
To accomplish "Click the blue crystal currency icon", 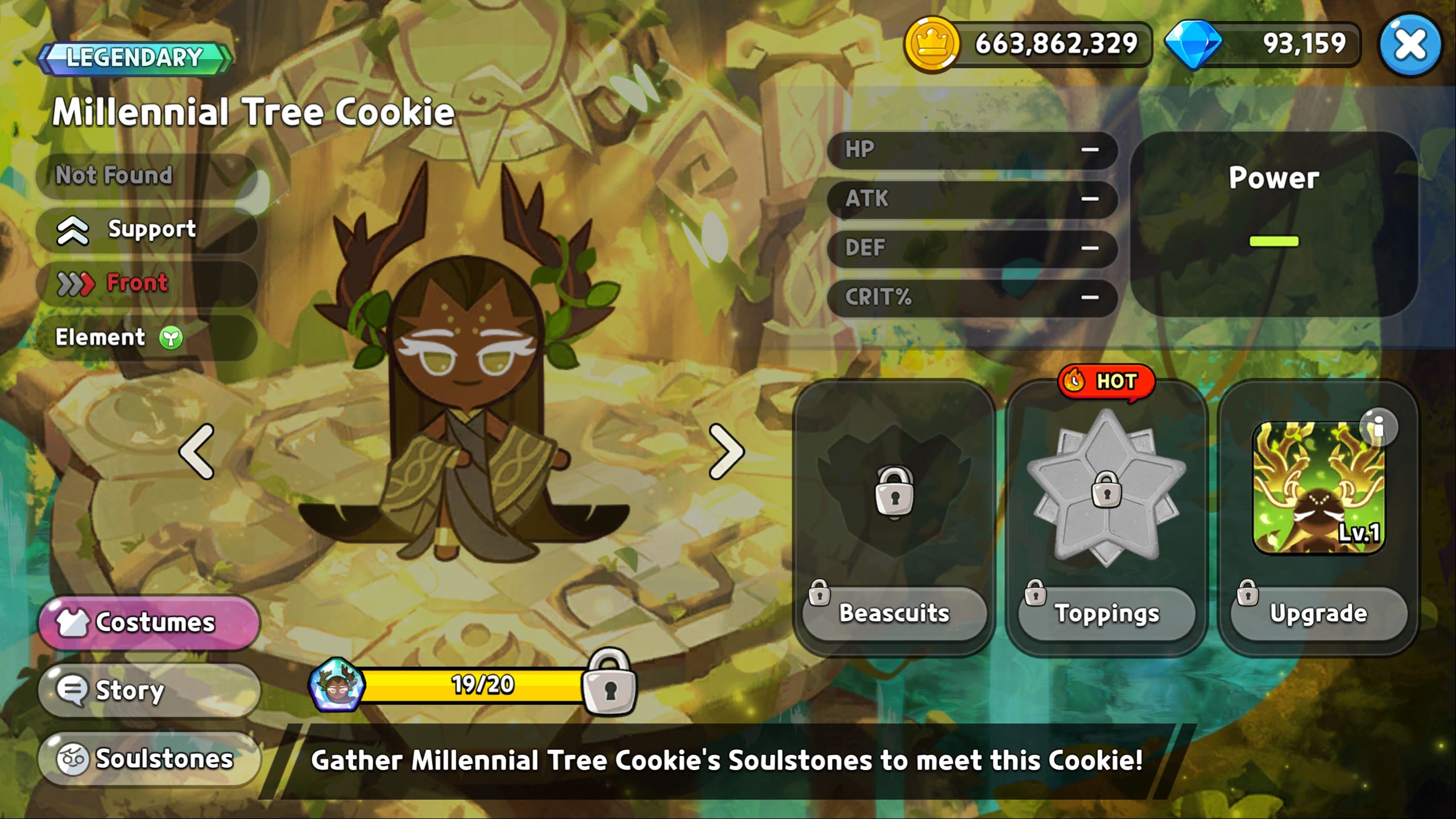I will tap(1193, 44).
